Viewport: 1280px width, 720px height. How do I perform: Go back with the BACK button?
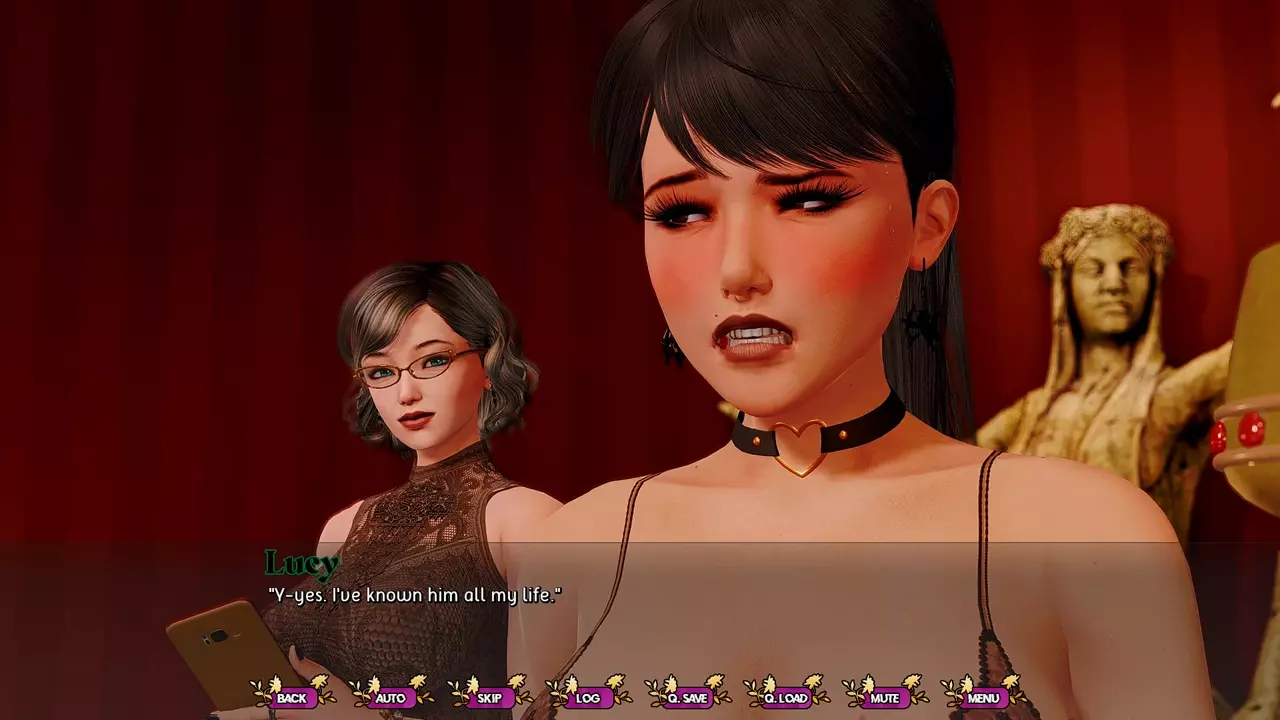(292, 697)
